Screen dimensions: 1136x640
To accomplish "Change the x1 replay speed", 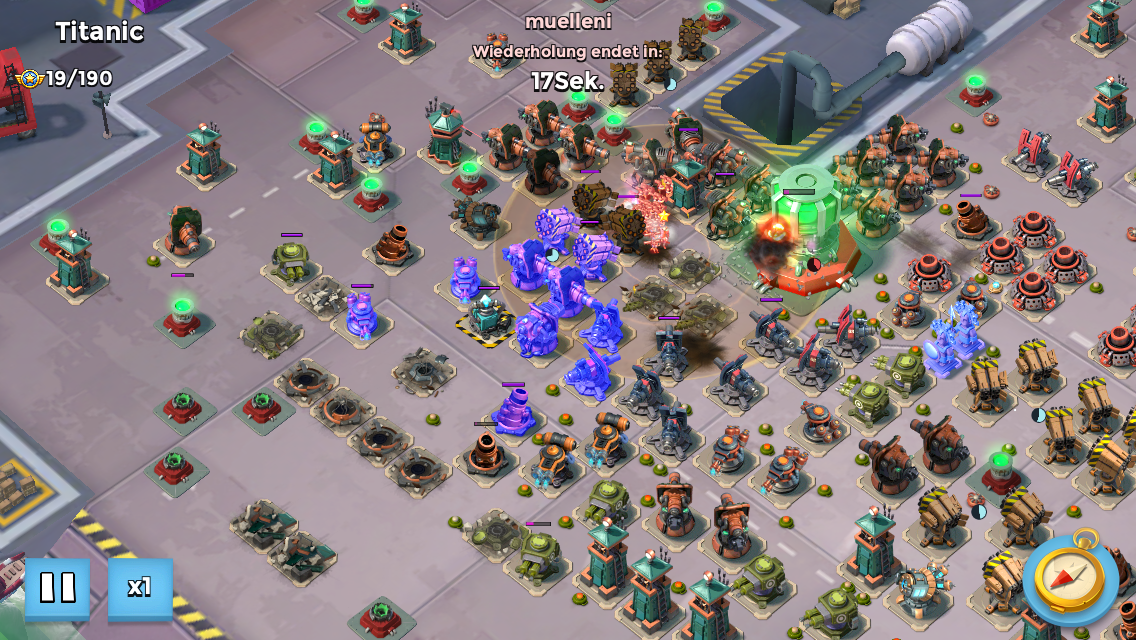I will coord(140,587).
